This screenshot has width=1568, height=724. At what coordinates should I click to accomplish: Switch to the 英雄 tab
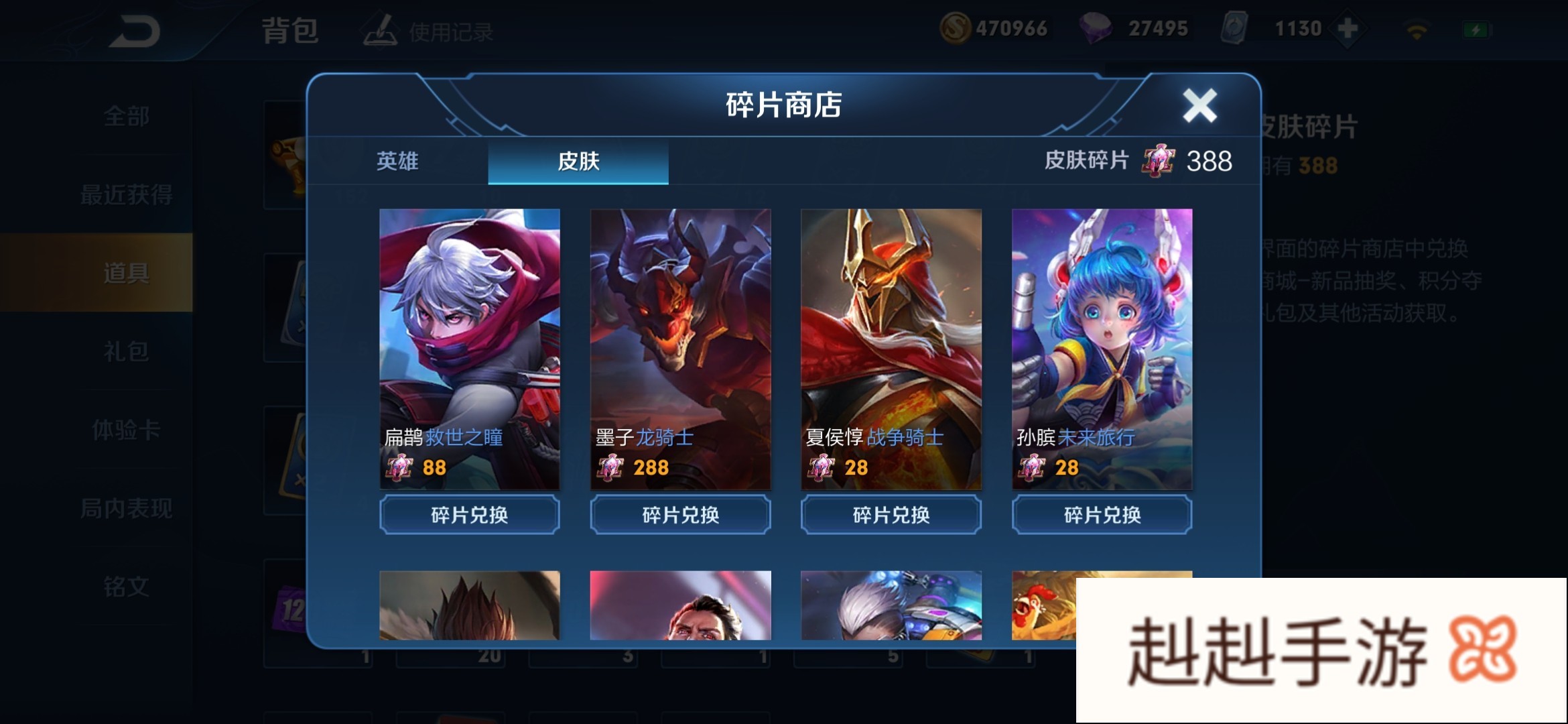pyautogui.click(x=397, y=161)
